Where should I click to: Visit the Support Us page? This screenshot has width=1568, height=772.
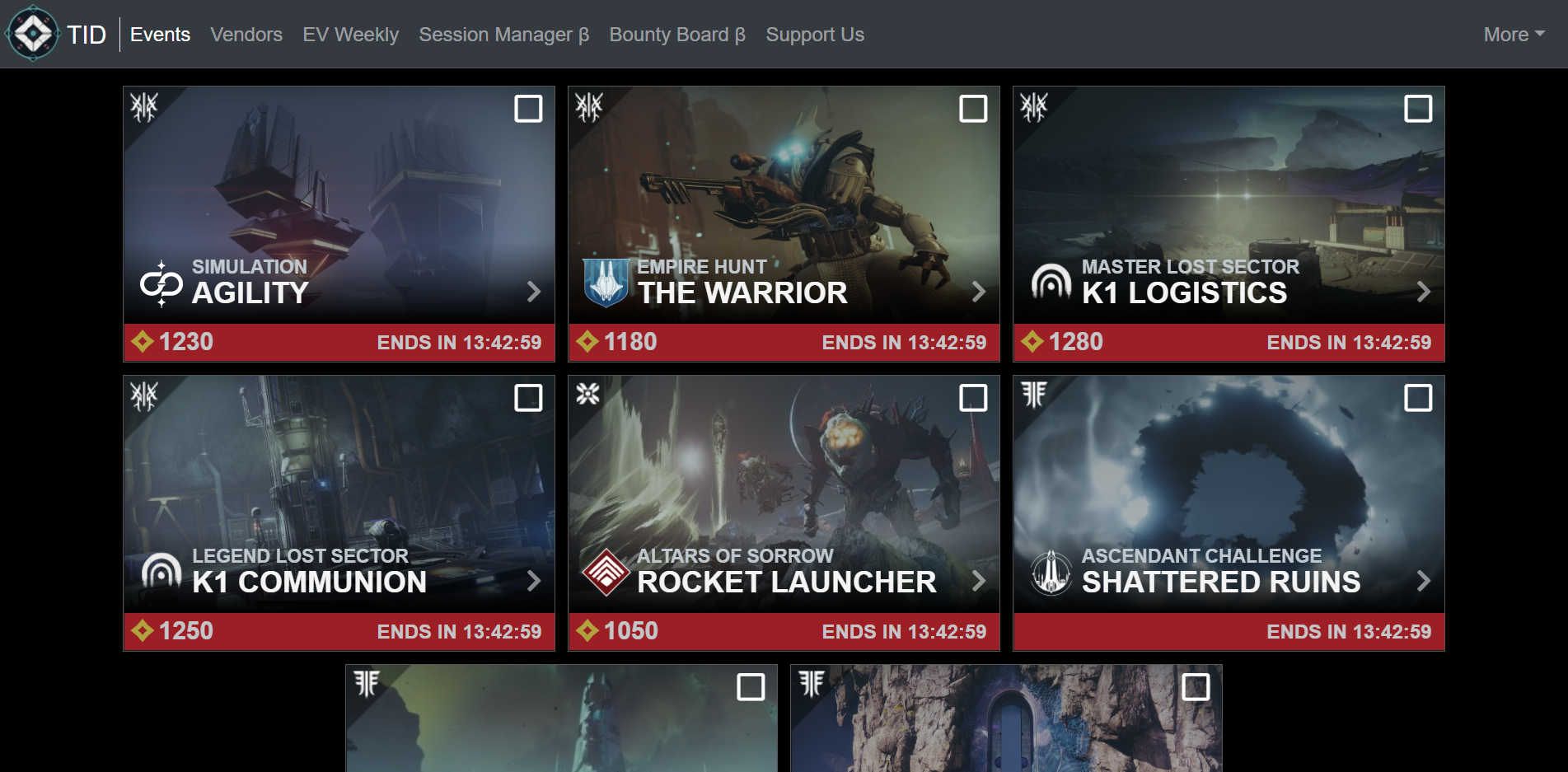(814, 35)
